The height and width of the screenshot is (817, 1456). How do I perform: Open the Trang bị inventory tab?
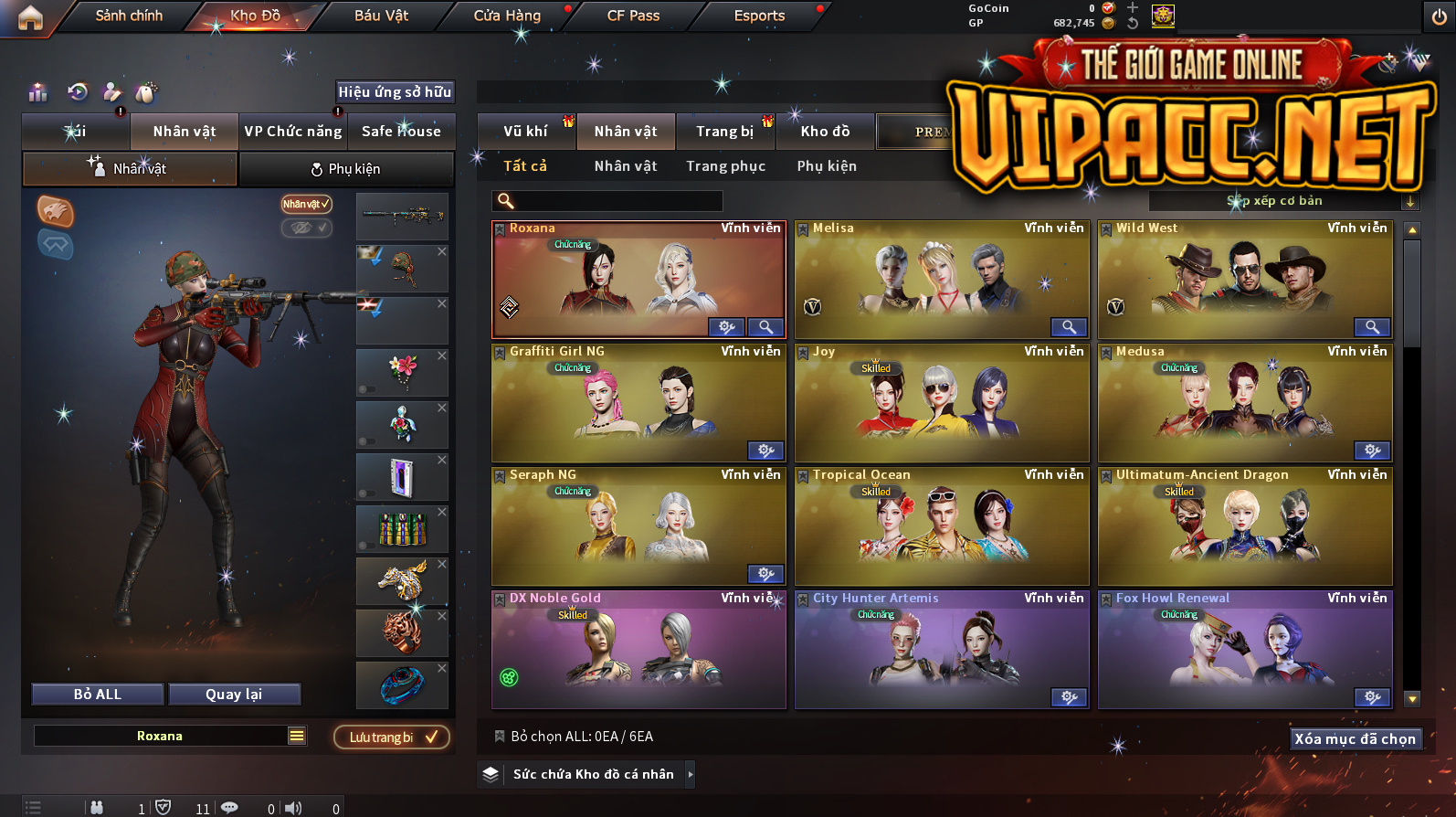pyautogui.click(x=725, y=132)
